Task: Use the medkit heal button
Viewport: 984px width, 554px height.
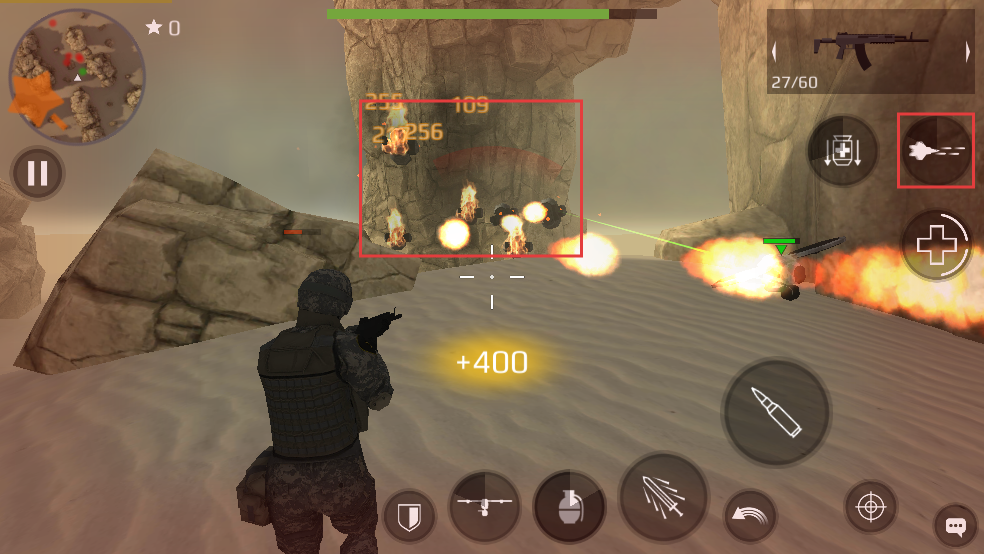Action: pos(937,244)
